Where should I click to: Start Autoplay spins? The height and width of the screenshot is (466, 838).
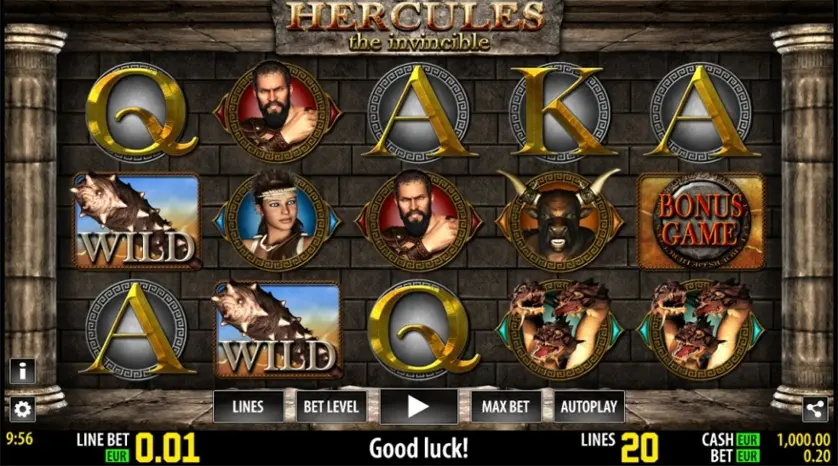(589, 407)
